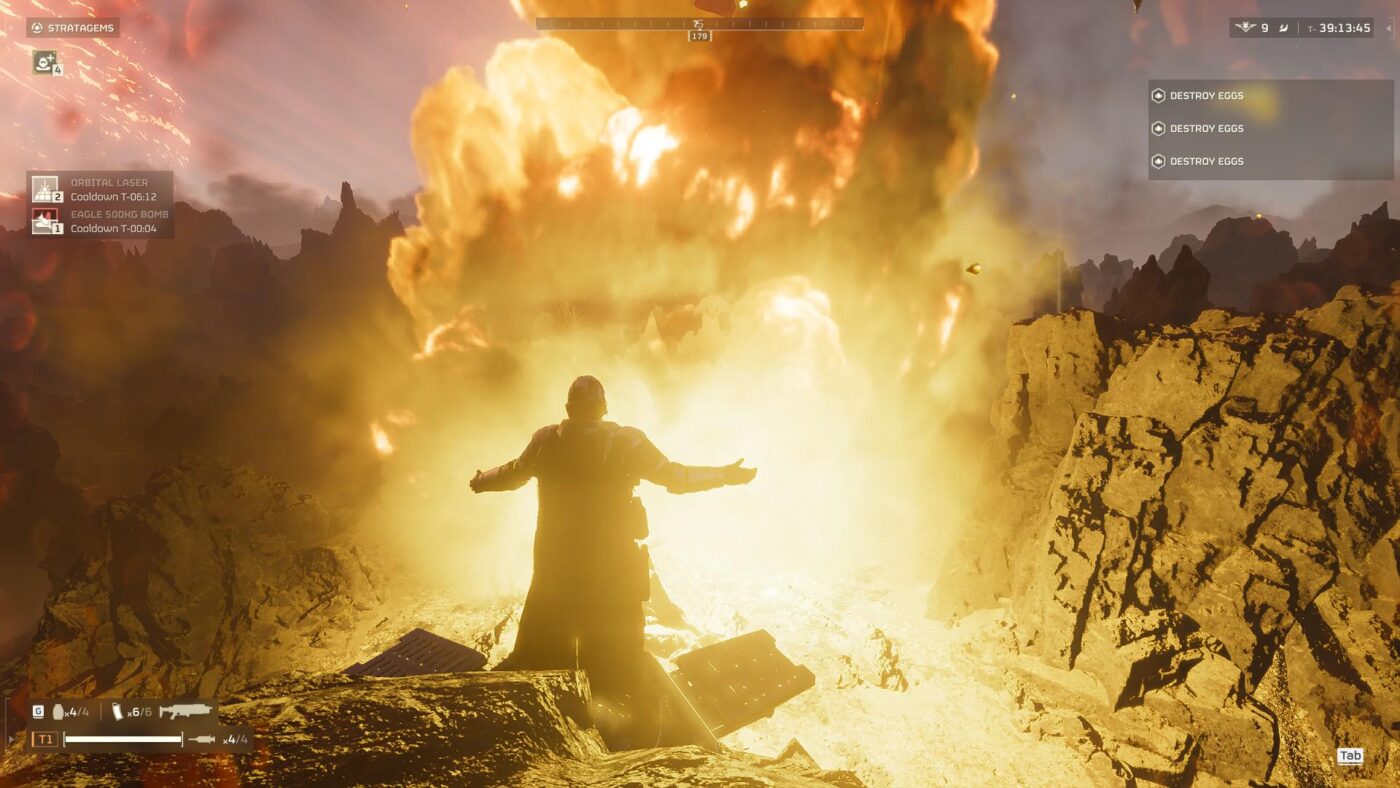Collapse the mission timer panel via its side chevron
Image resolution: width=1400 pixels, height=788 pixels.
coord(1388,28)
